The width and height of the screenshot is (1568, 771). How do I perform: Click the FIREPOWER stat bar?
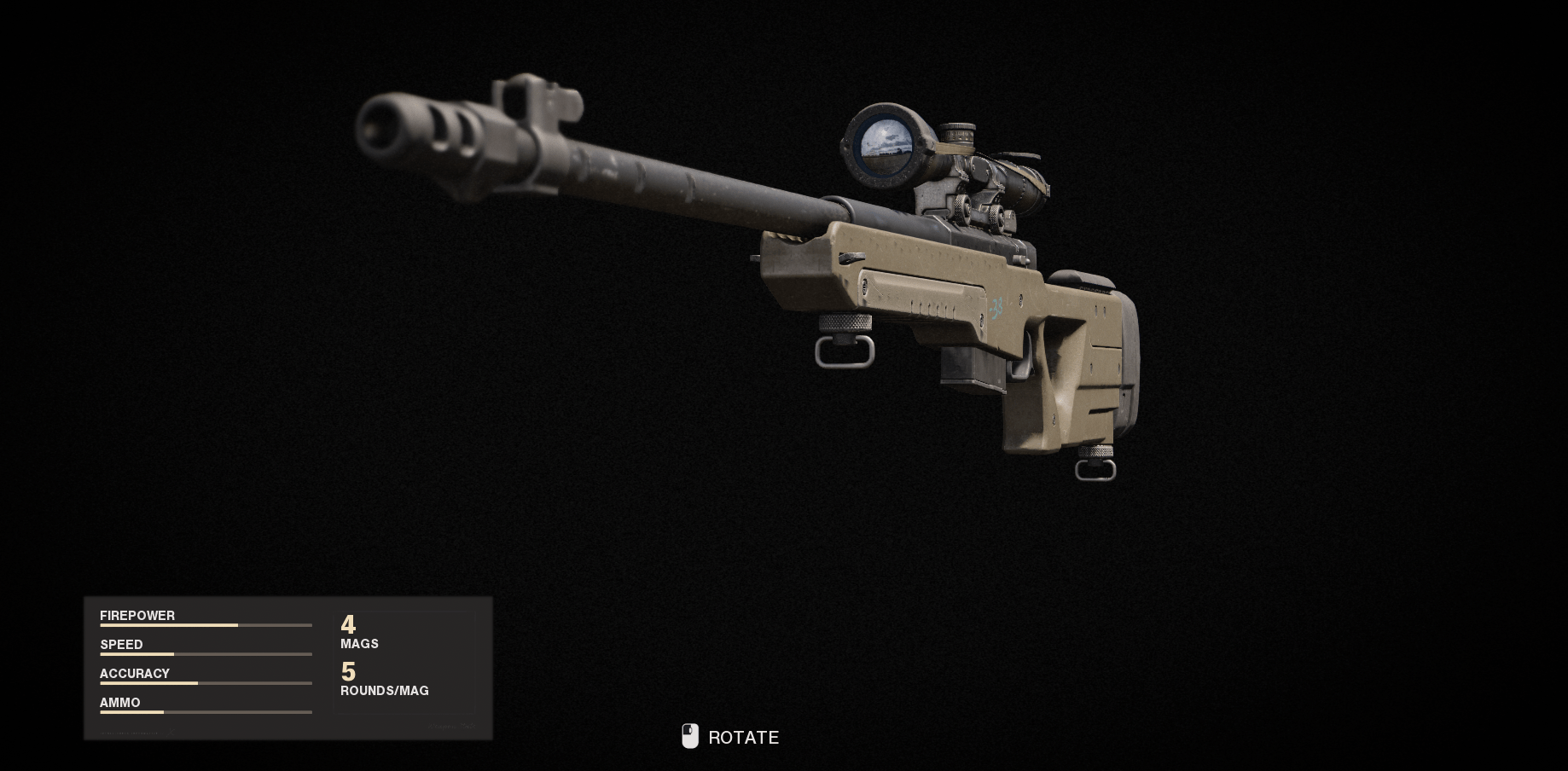(x=205, y=624)
